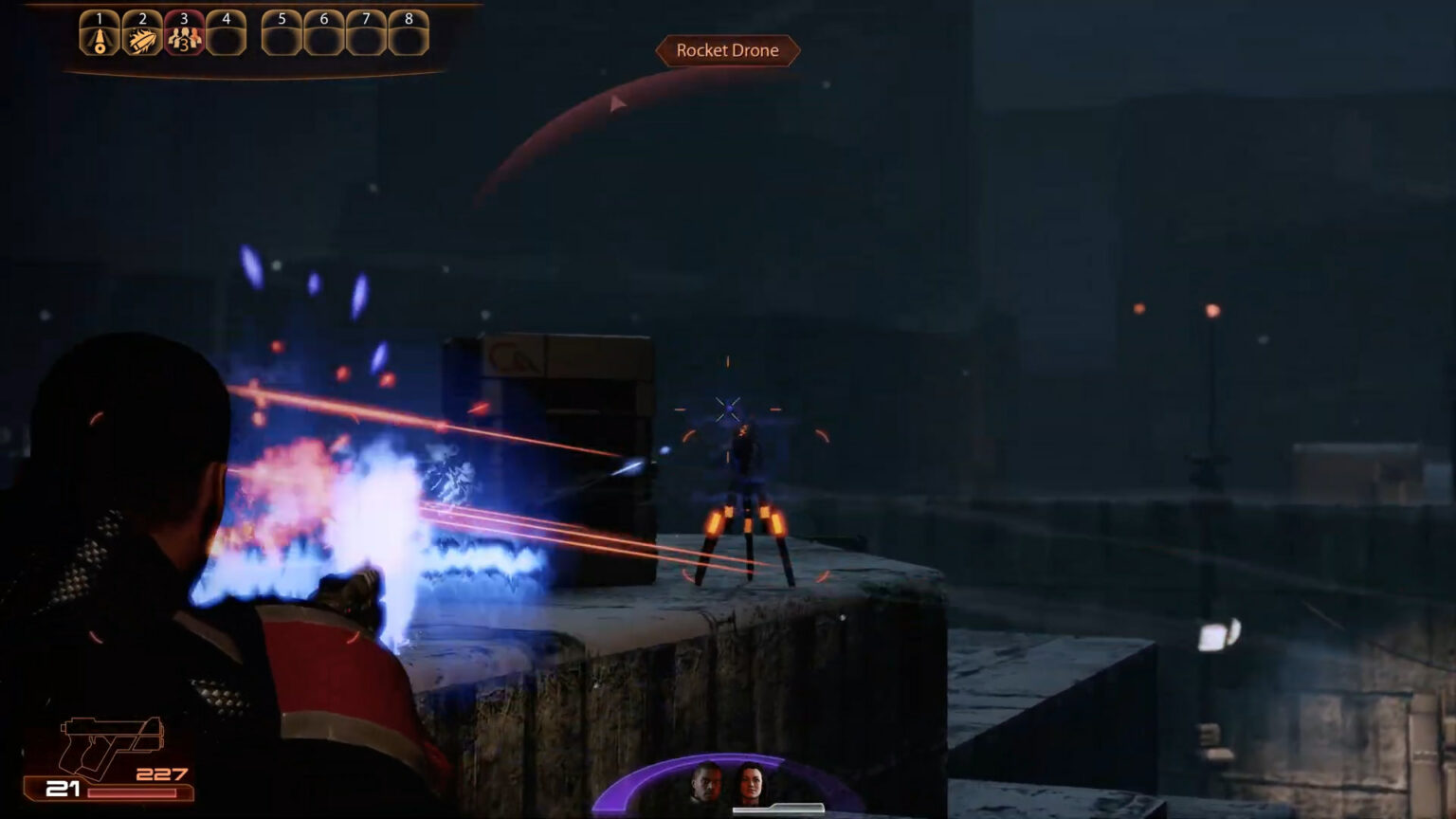Click the targeting reticle on the drone
Viewport: 1456px width, 819px height.
(x=728, y=408)
